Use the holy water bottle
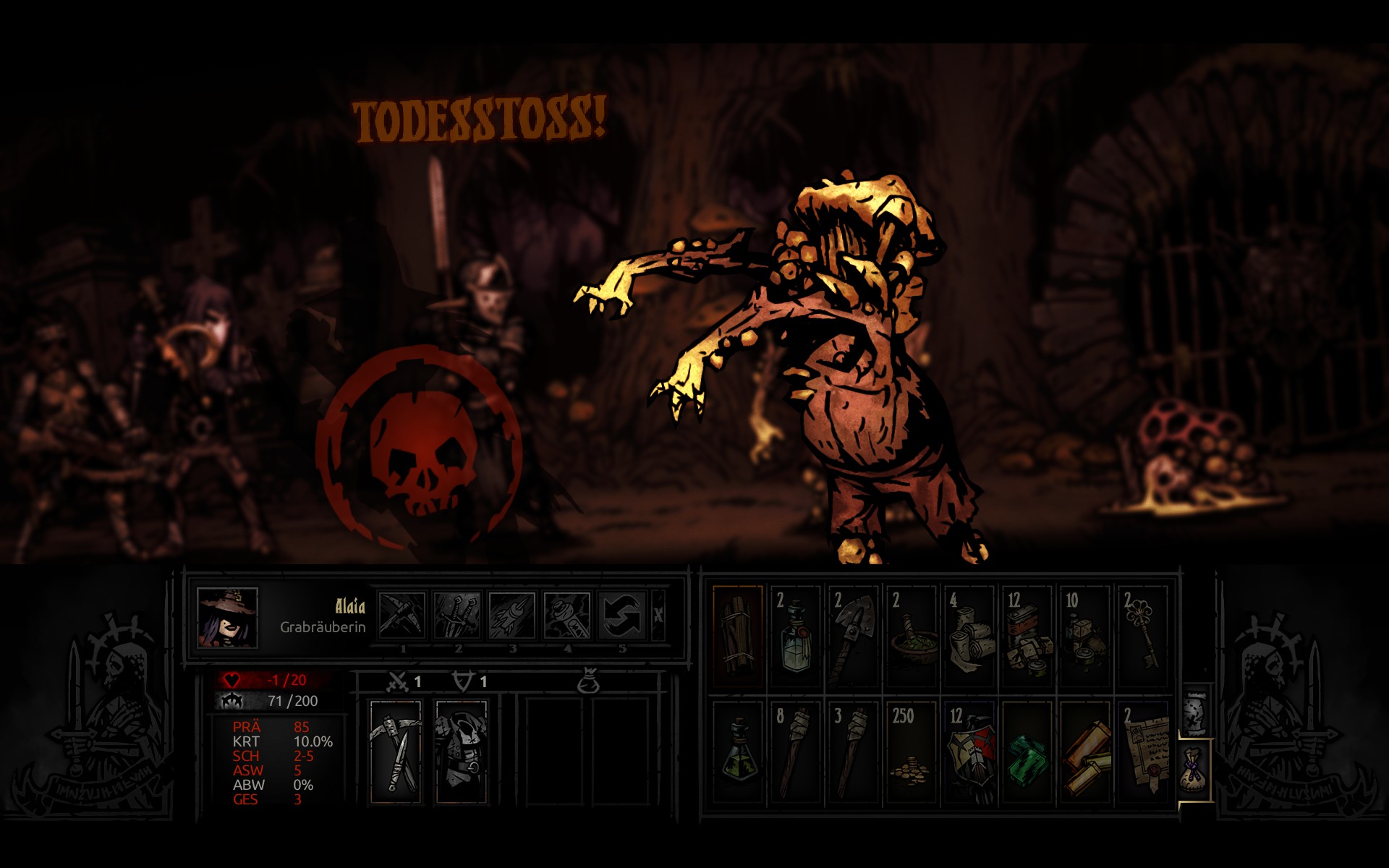 tap(796, 637)
